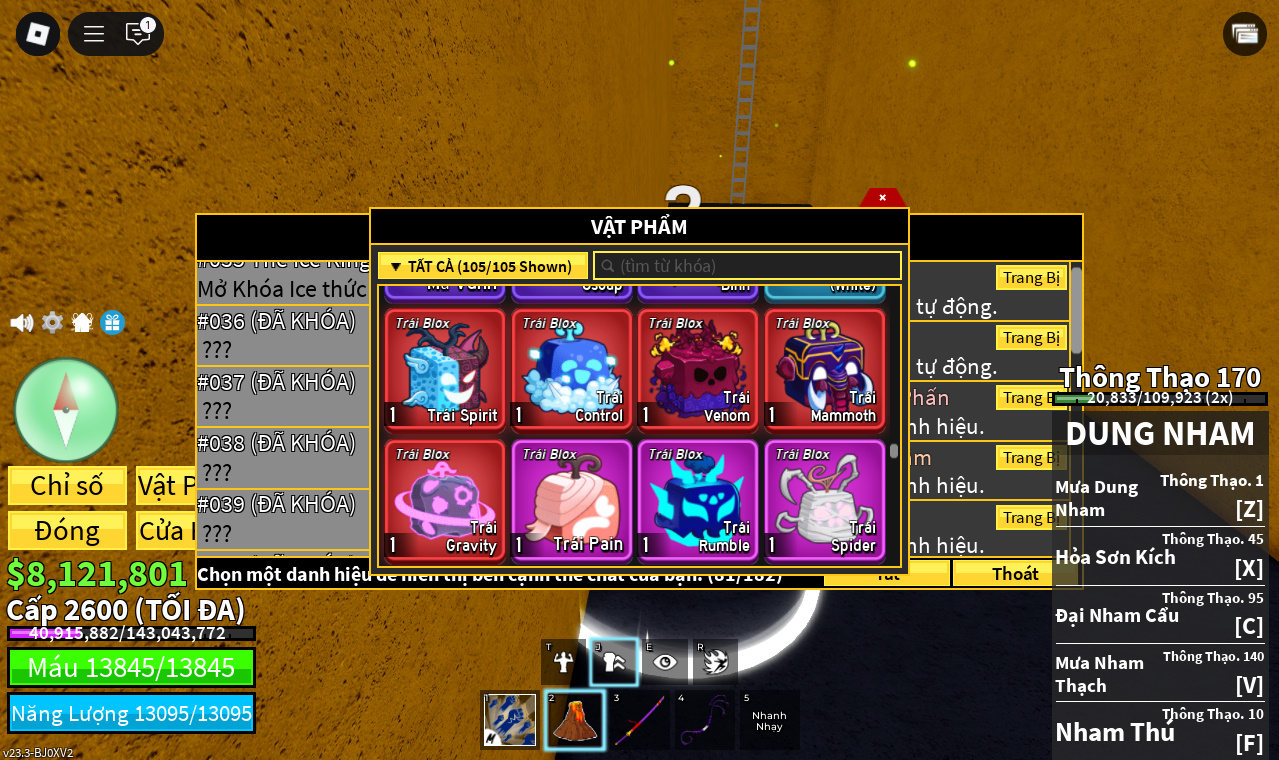
Task: Select the Dung Nham volcano hotbar slot
Action: click(x=575, y=719)
